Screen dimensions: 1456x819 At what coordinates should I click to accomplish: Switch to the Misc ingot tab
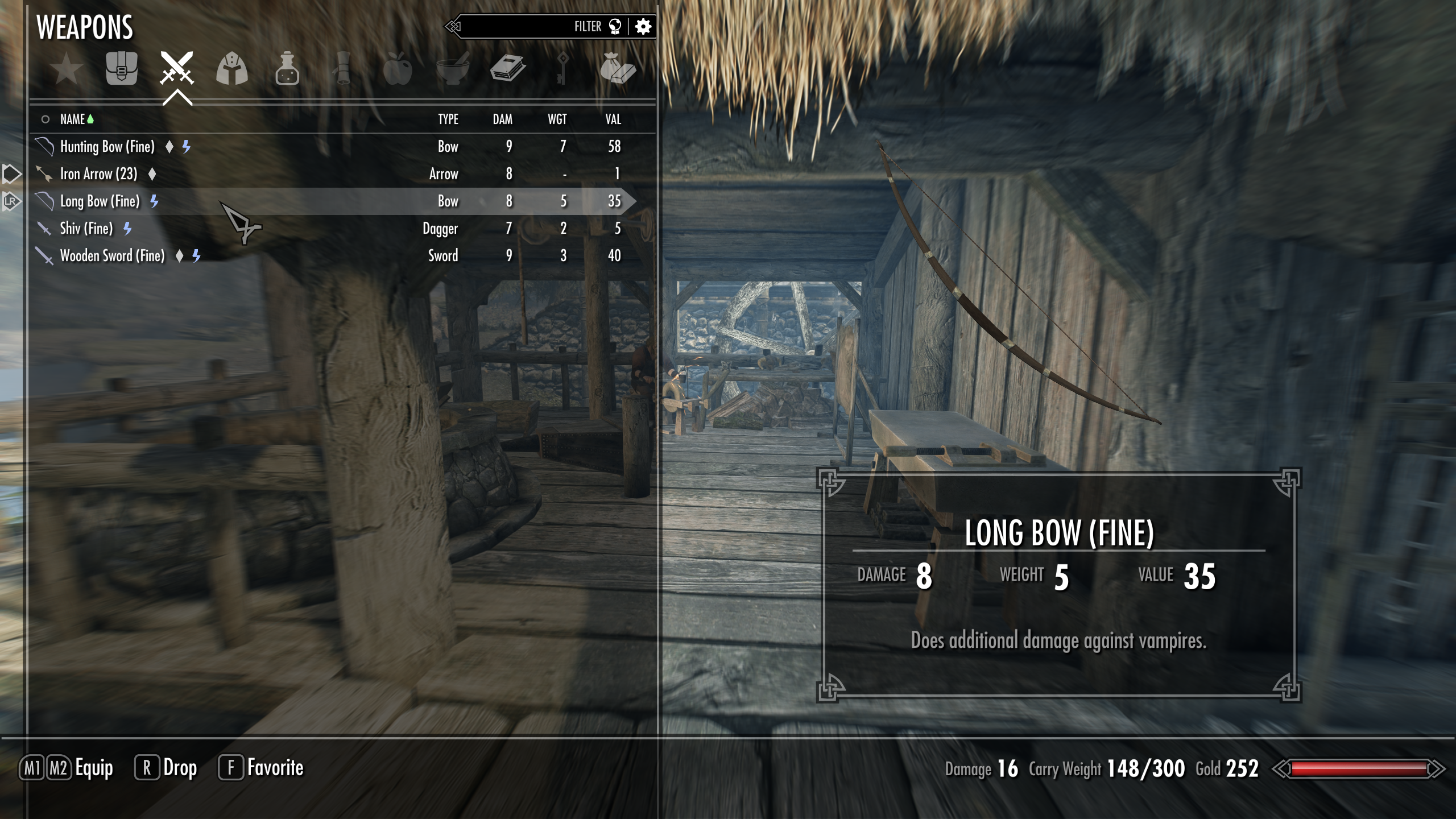(x=617, y=69)
